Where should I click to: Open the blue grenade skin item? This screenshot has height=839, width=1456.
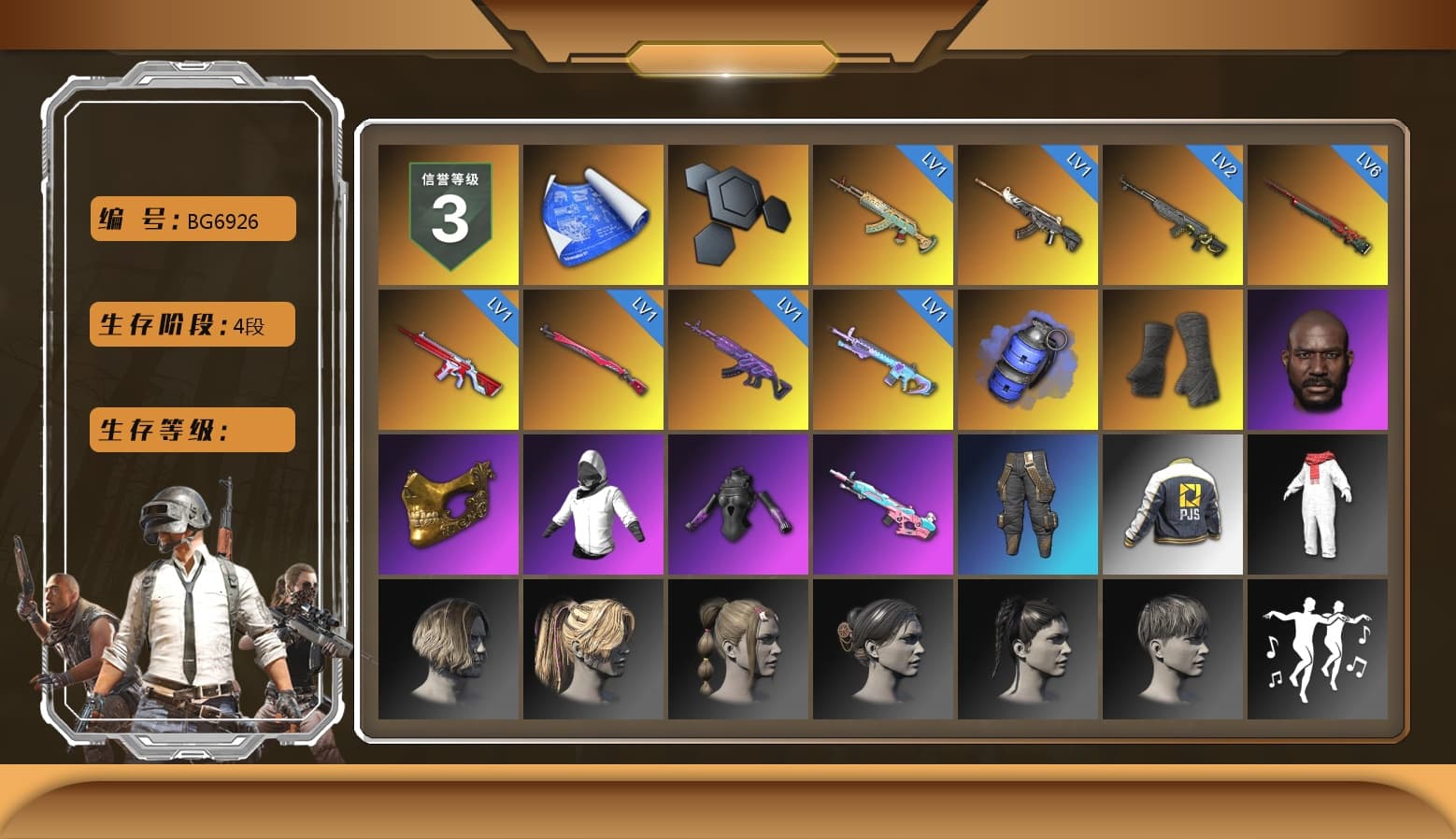pos(1027,358)
